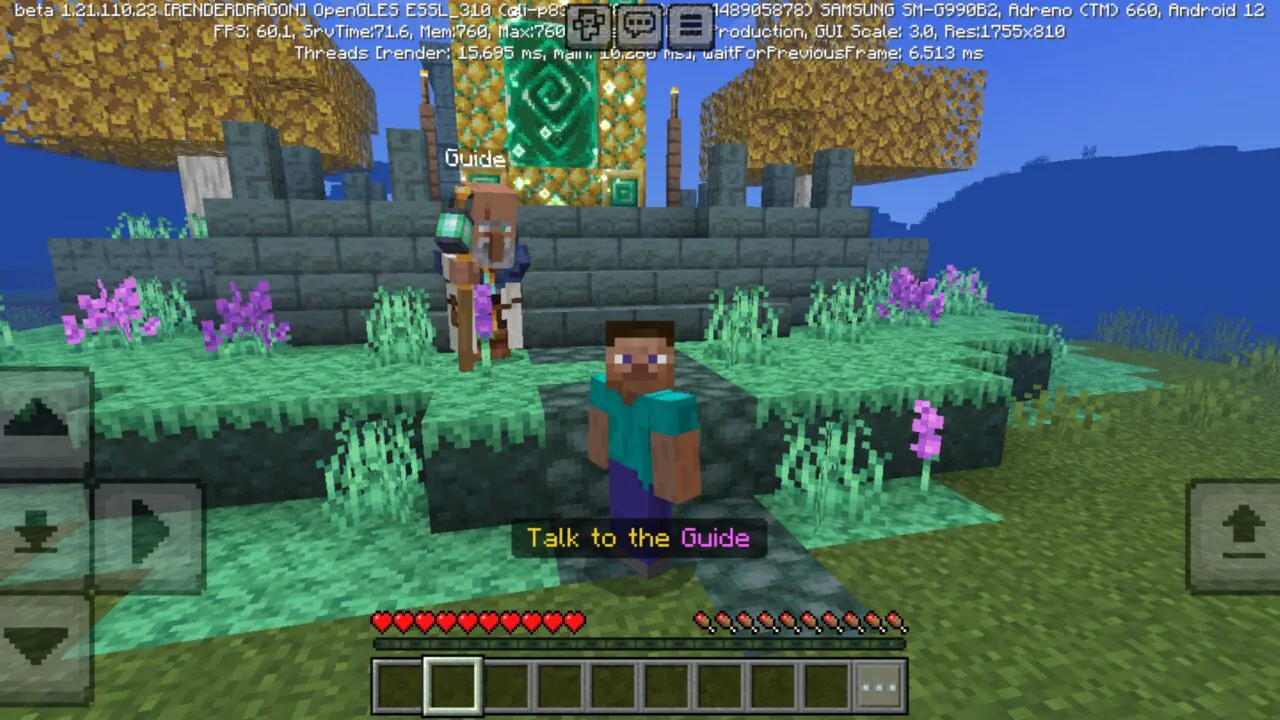1280x720 pixels.
Task: Select the third hotbar slot
Action: click(504, 683)
